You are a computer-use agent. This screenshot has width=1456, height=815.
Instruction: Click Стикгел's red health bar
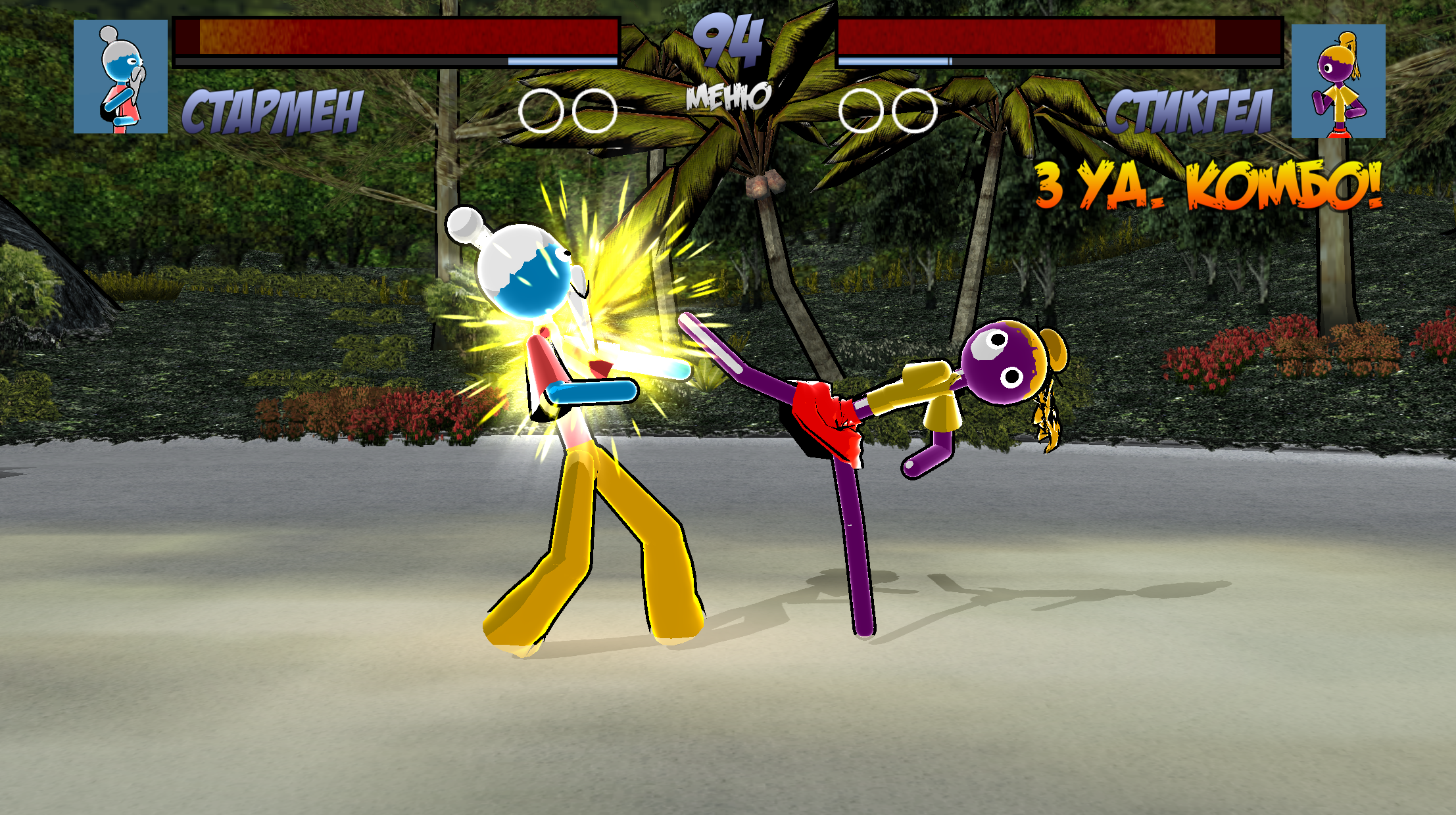pos(1059,34)
